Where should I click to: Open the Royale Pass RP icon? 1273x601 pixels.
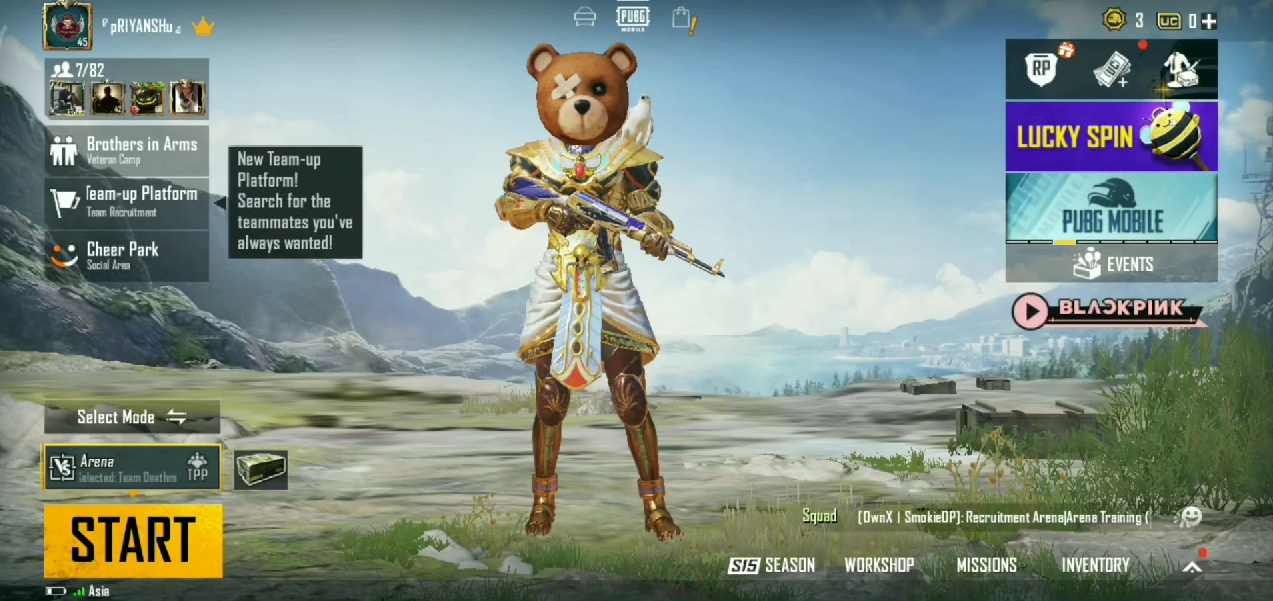click(1043, 69)
